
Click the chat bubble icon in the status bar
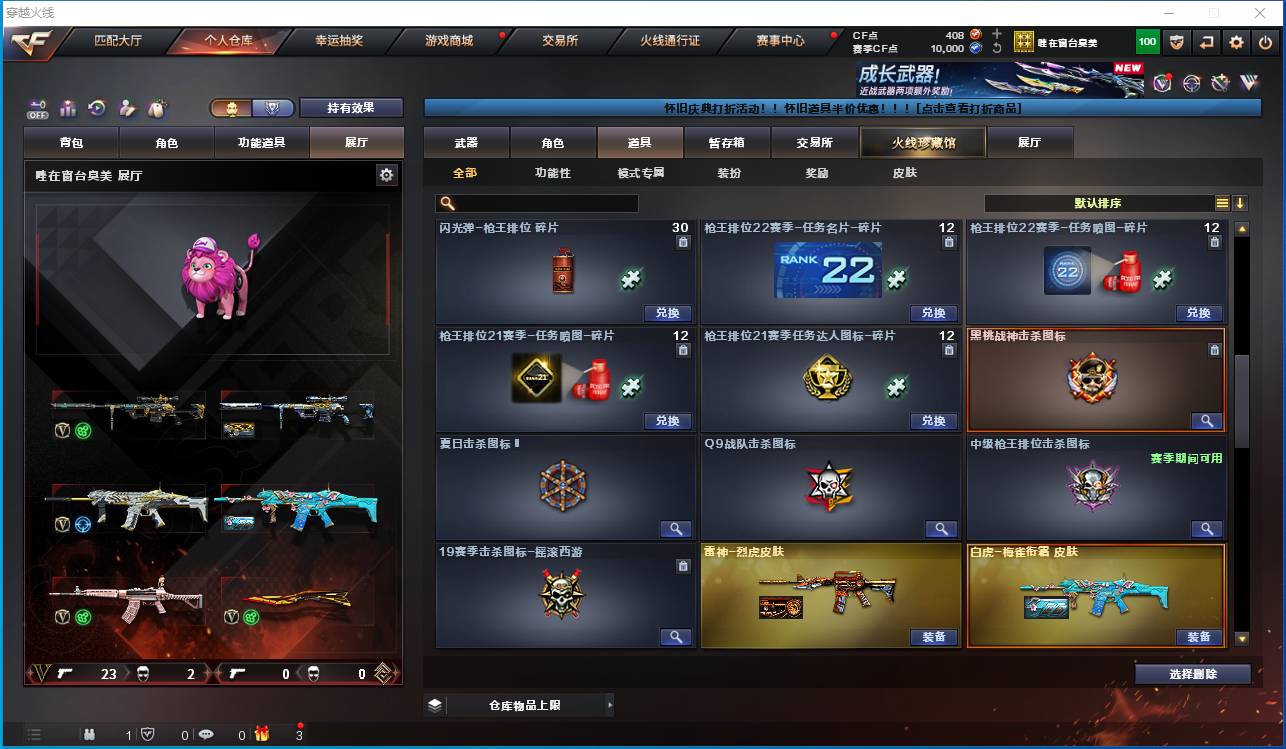(x=206, y=734)
